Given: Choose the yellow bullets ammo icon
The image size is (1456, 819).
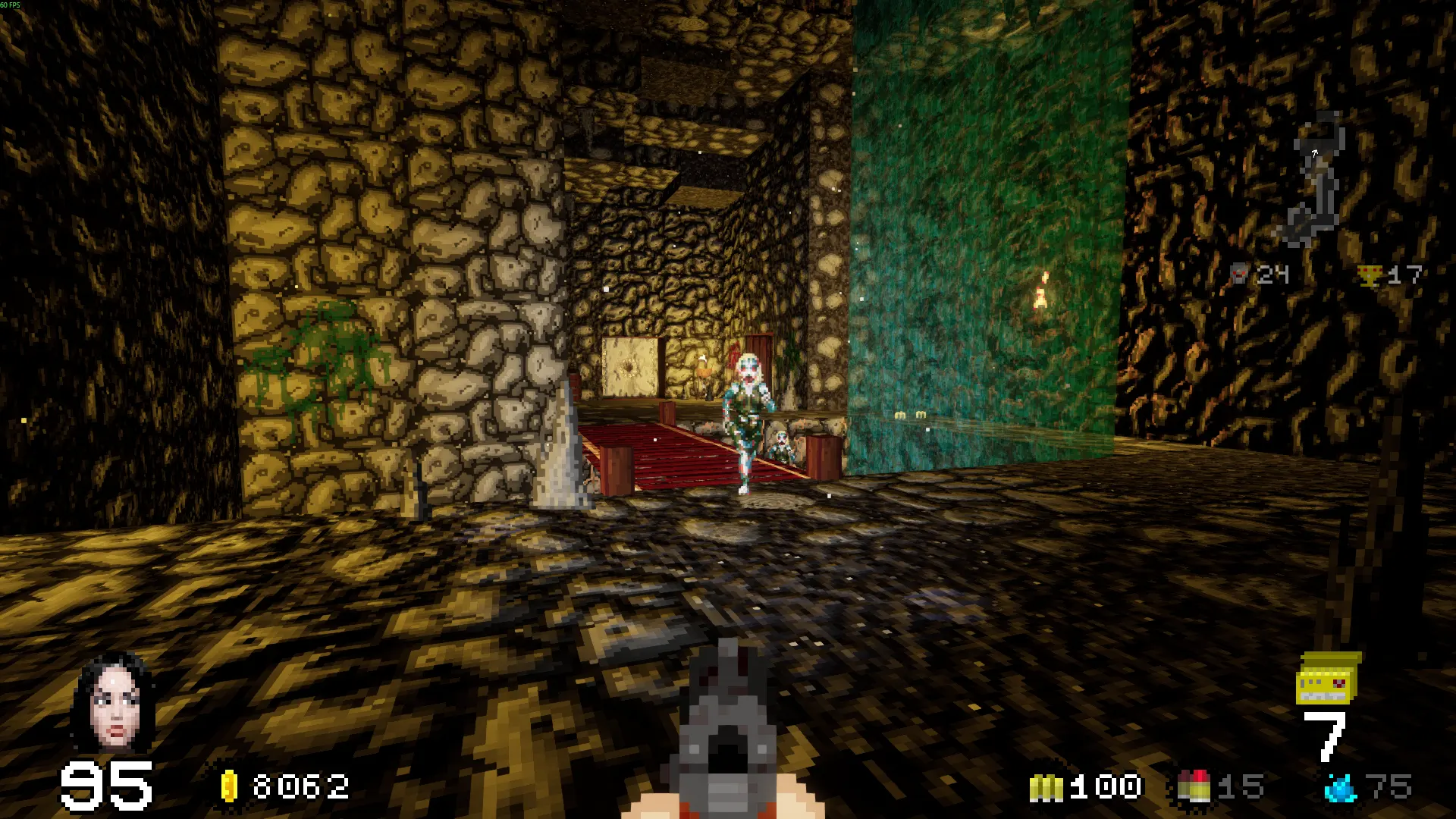Looking at the screenshot, I should coord(1046,788).
